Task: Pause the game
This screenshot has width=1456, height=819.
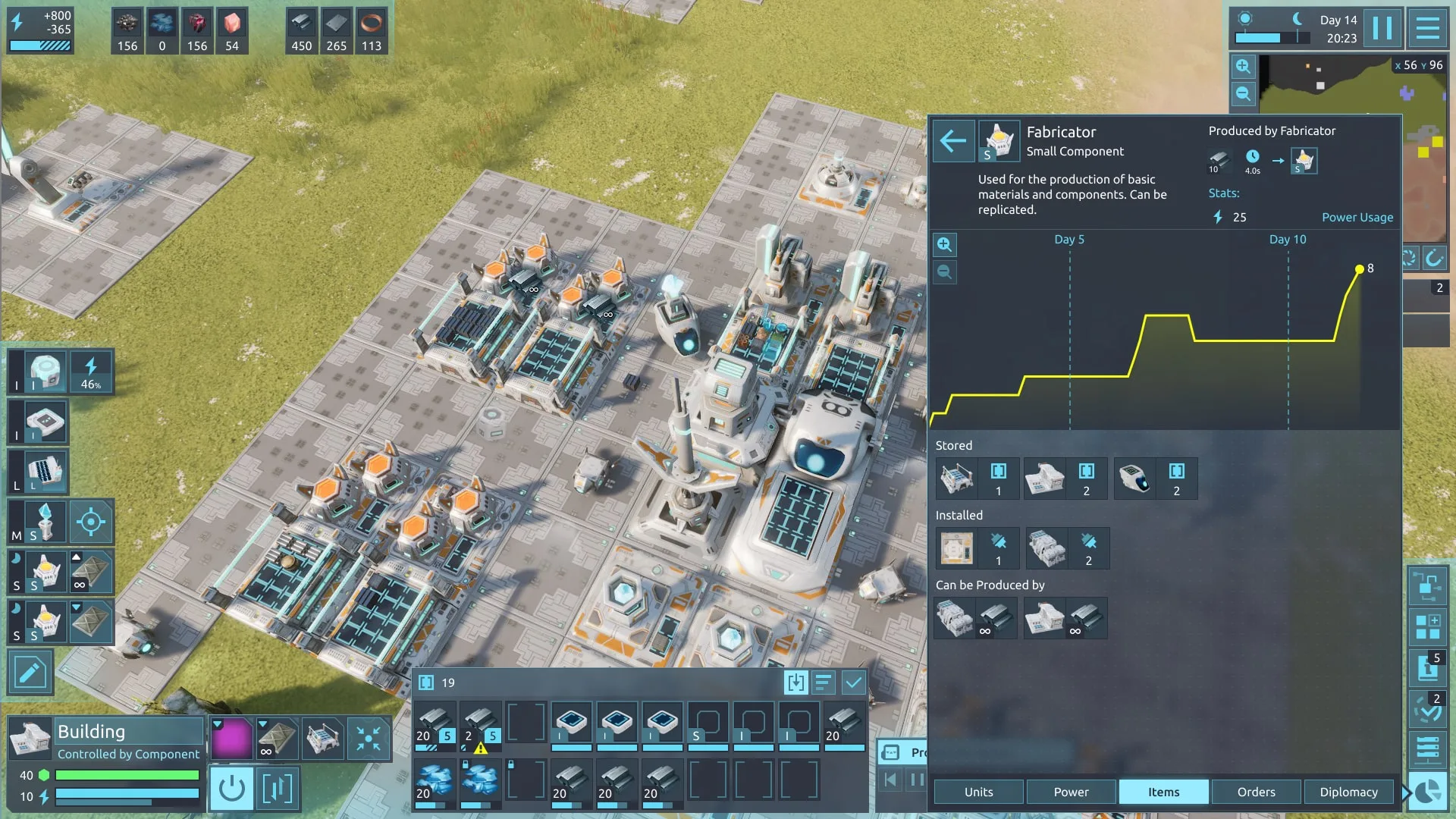Action: click(1382, 29)
